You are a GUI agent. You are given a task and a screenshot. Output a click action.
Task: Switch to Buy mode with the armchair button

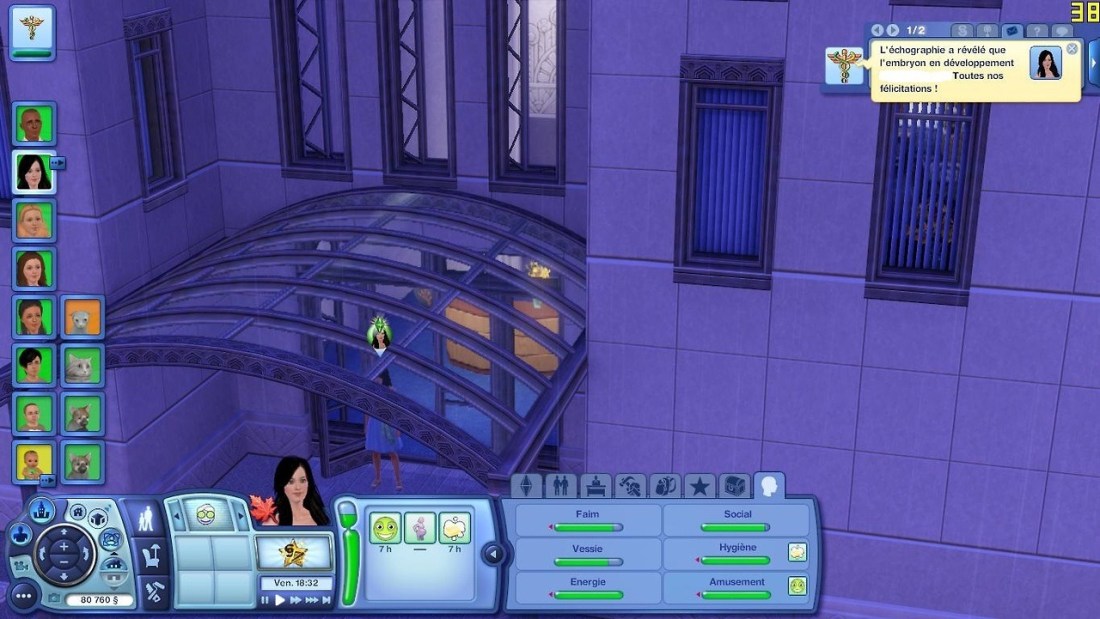click(x=153, y=553)
